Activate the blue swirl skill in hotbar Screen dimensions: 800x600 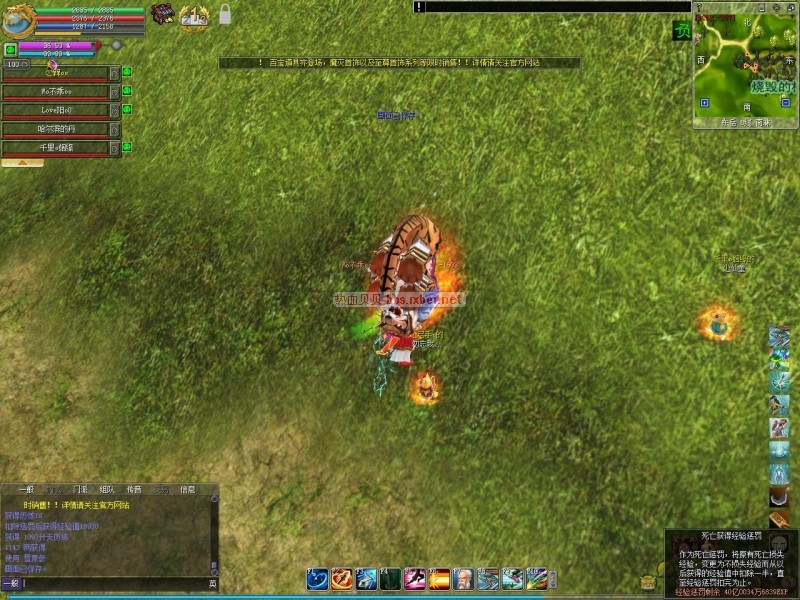click(317, 578)
